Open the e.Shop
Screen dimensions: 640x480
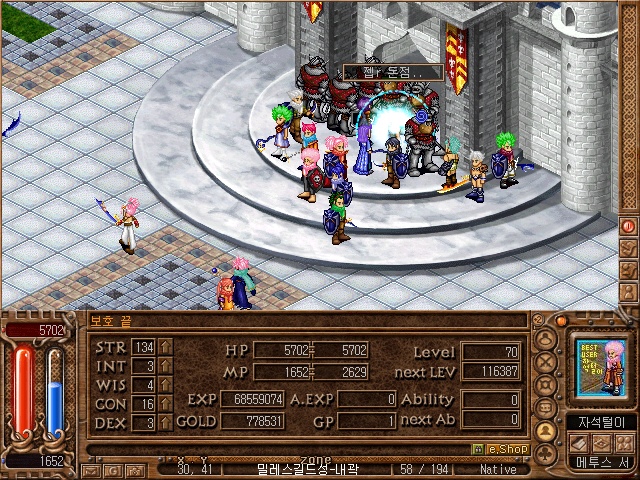click(x=499, y=449)
